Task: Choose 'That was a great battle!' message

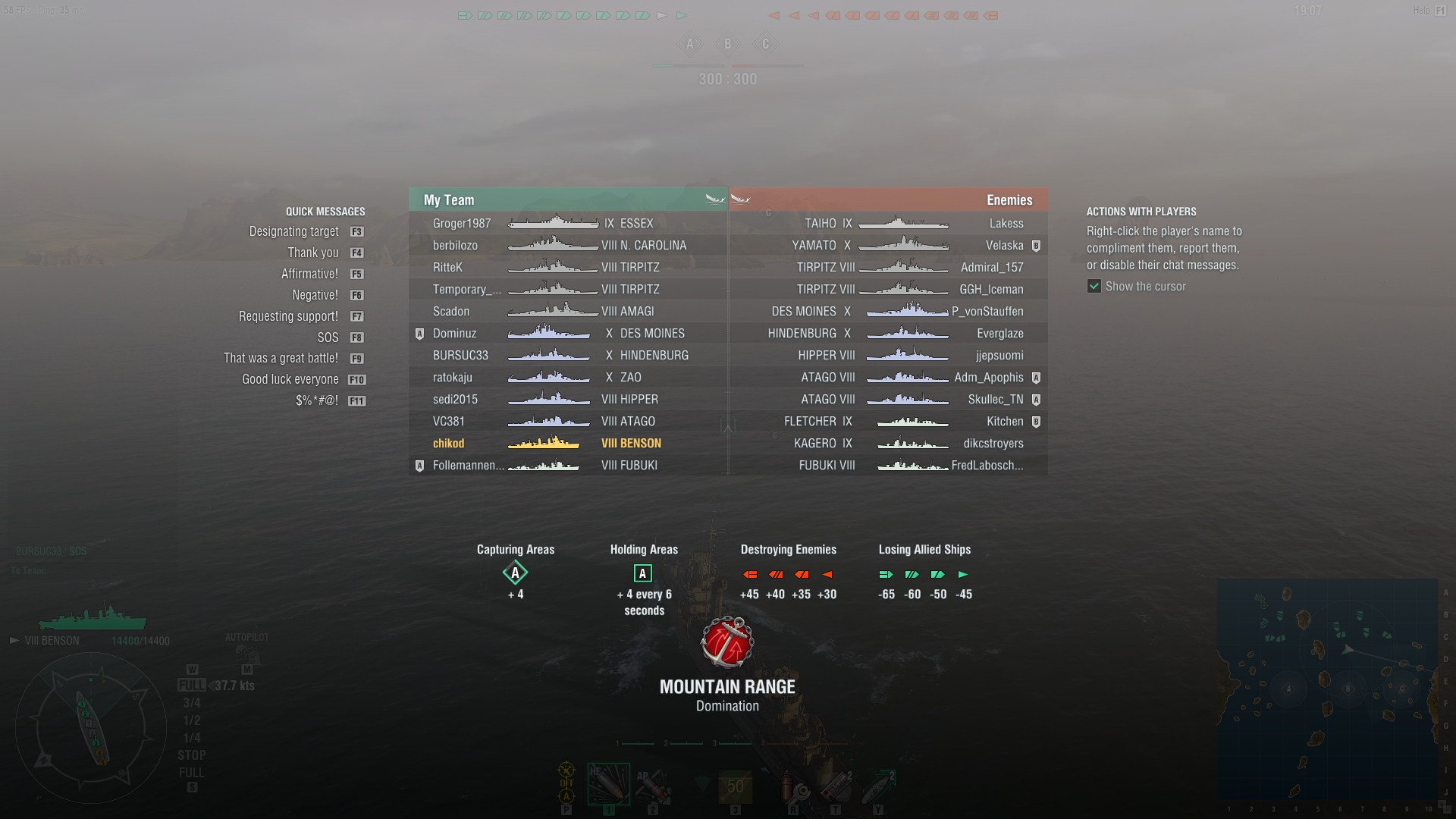Action: pos(281,358)
